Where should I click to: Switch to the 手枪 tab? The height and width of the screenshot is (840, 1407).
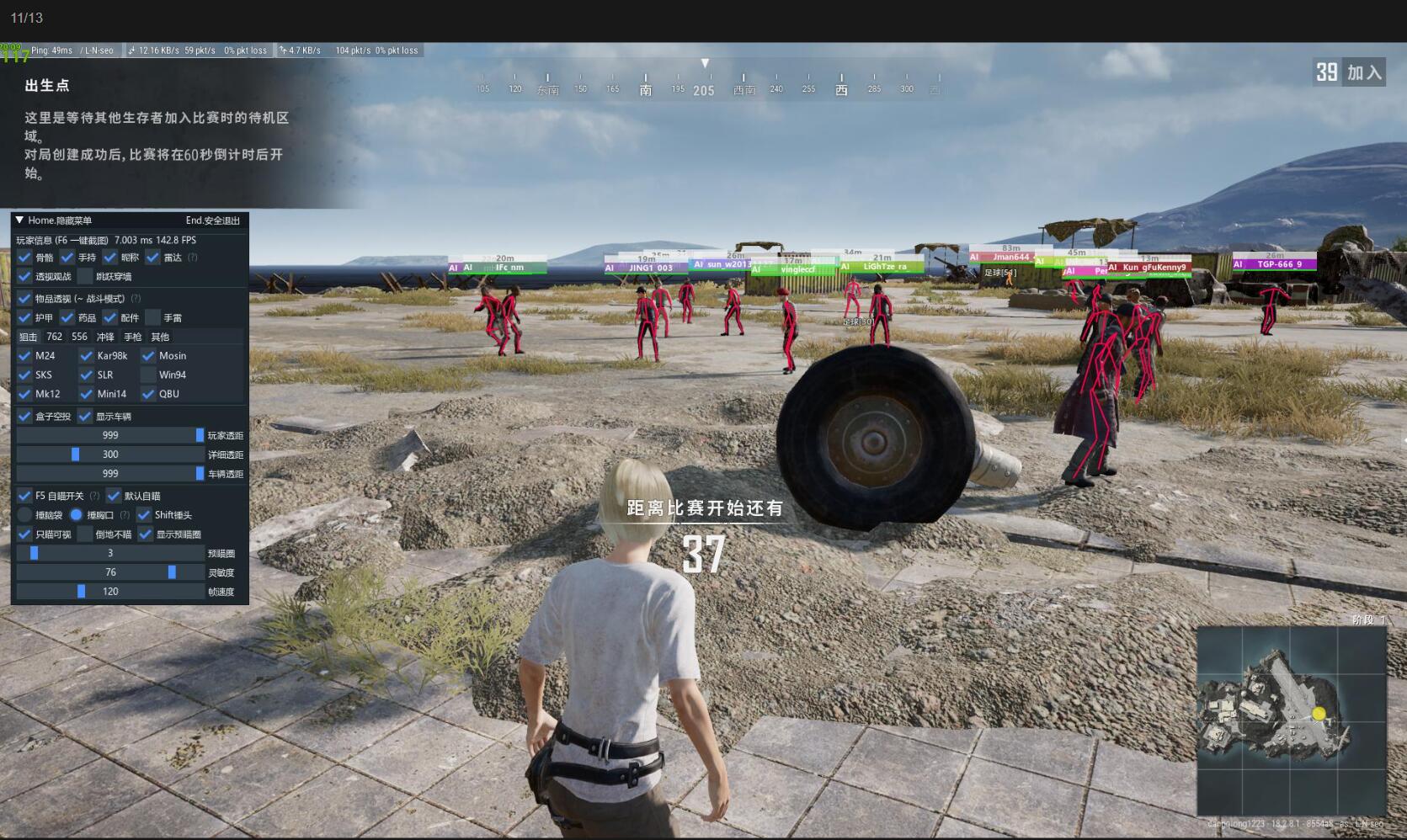pyautogui.click(x=133, y=337)
